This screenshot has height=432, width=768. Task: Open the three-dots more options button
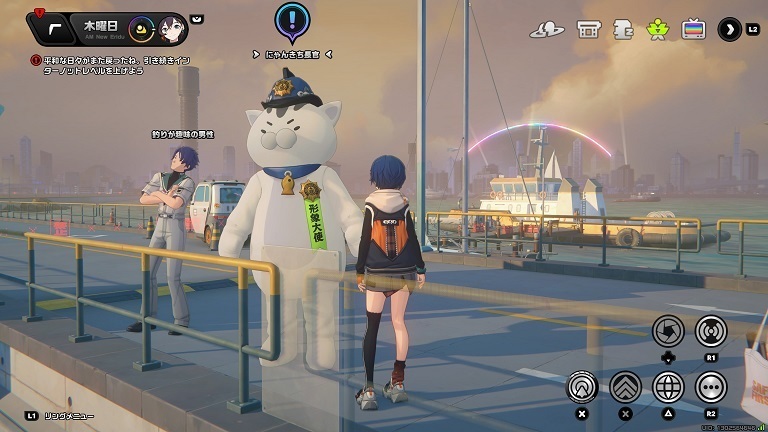tap(711, 386)
